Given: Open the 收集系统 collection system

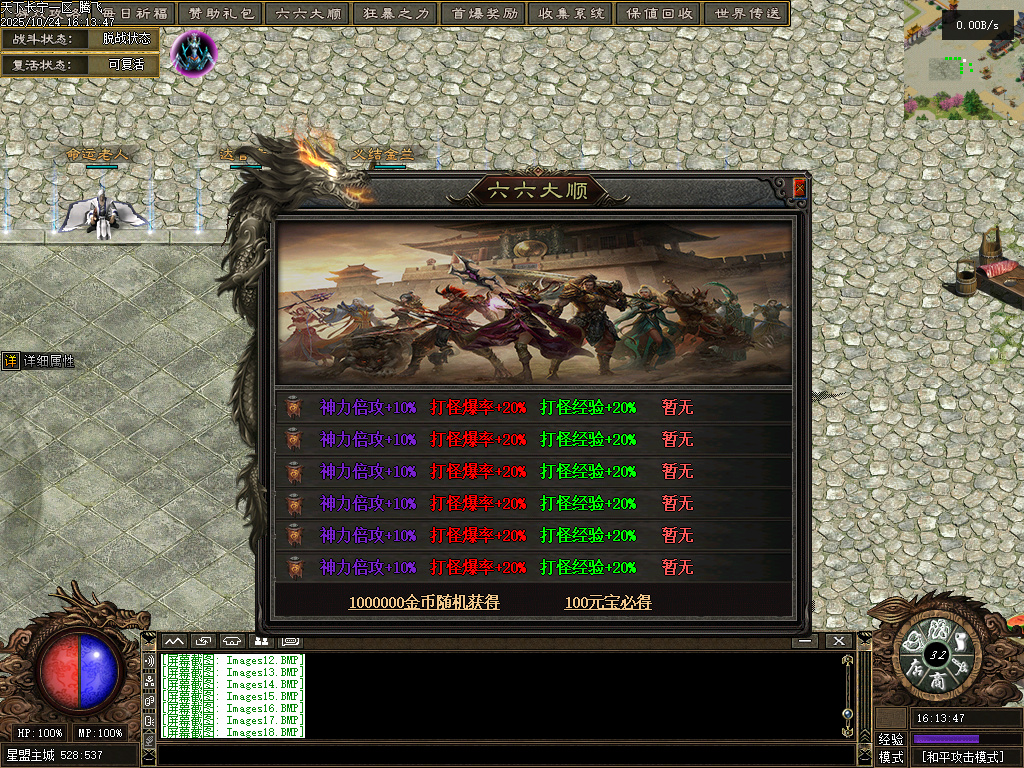Looking at the screenshot, I should click(x=571, y=14).
